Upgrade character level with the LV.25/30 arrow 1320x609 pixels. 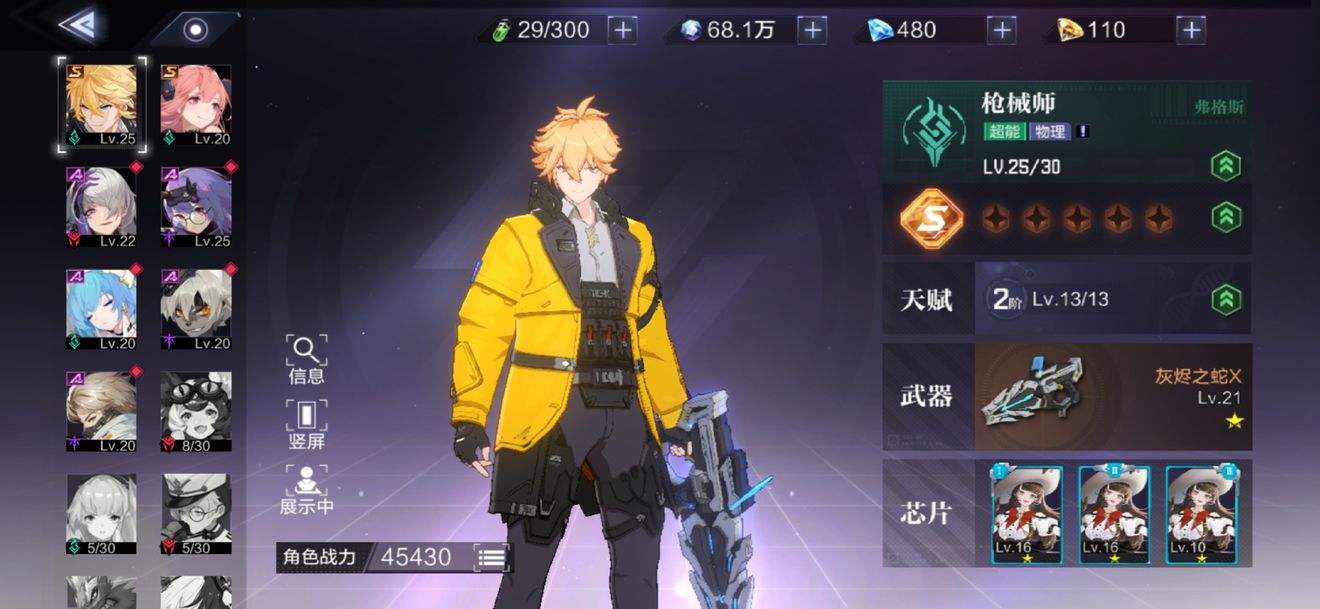1225,166
